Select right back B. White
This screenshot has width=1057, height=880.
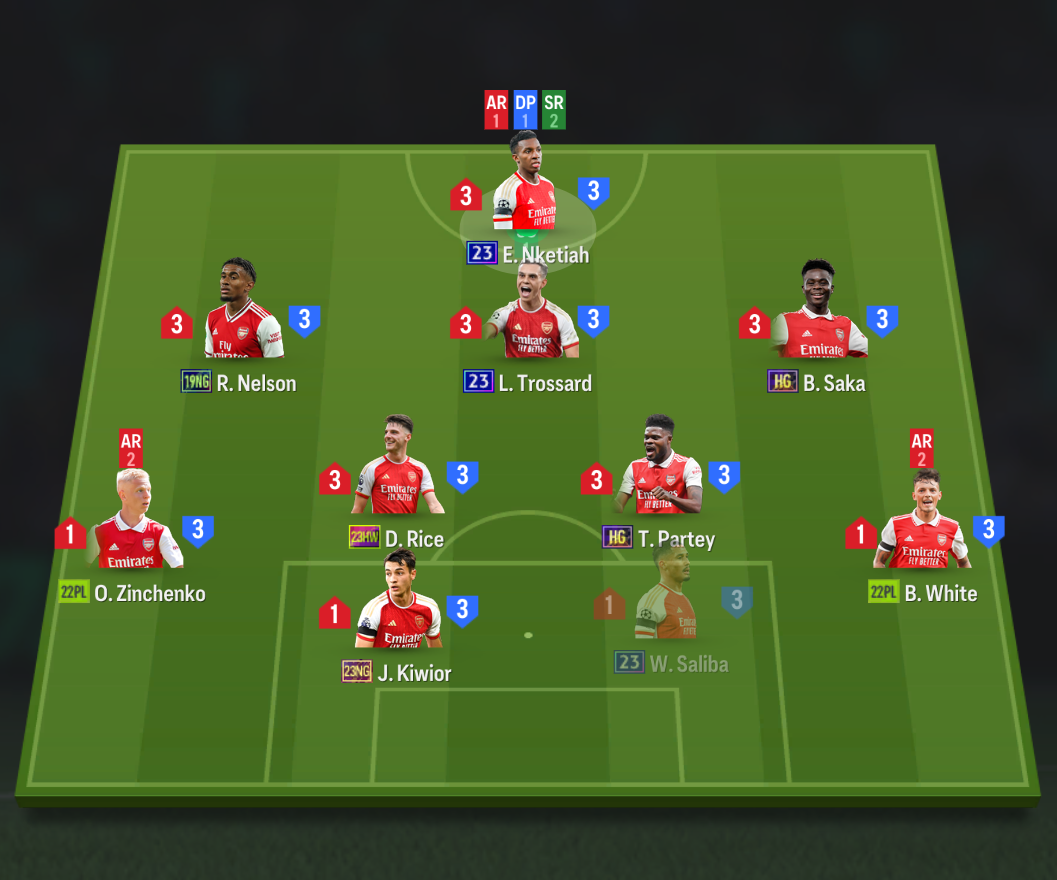[924, 530]
